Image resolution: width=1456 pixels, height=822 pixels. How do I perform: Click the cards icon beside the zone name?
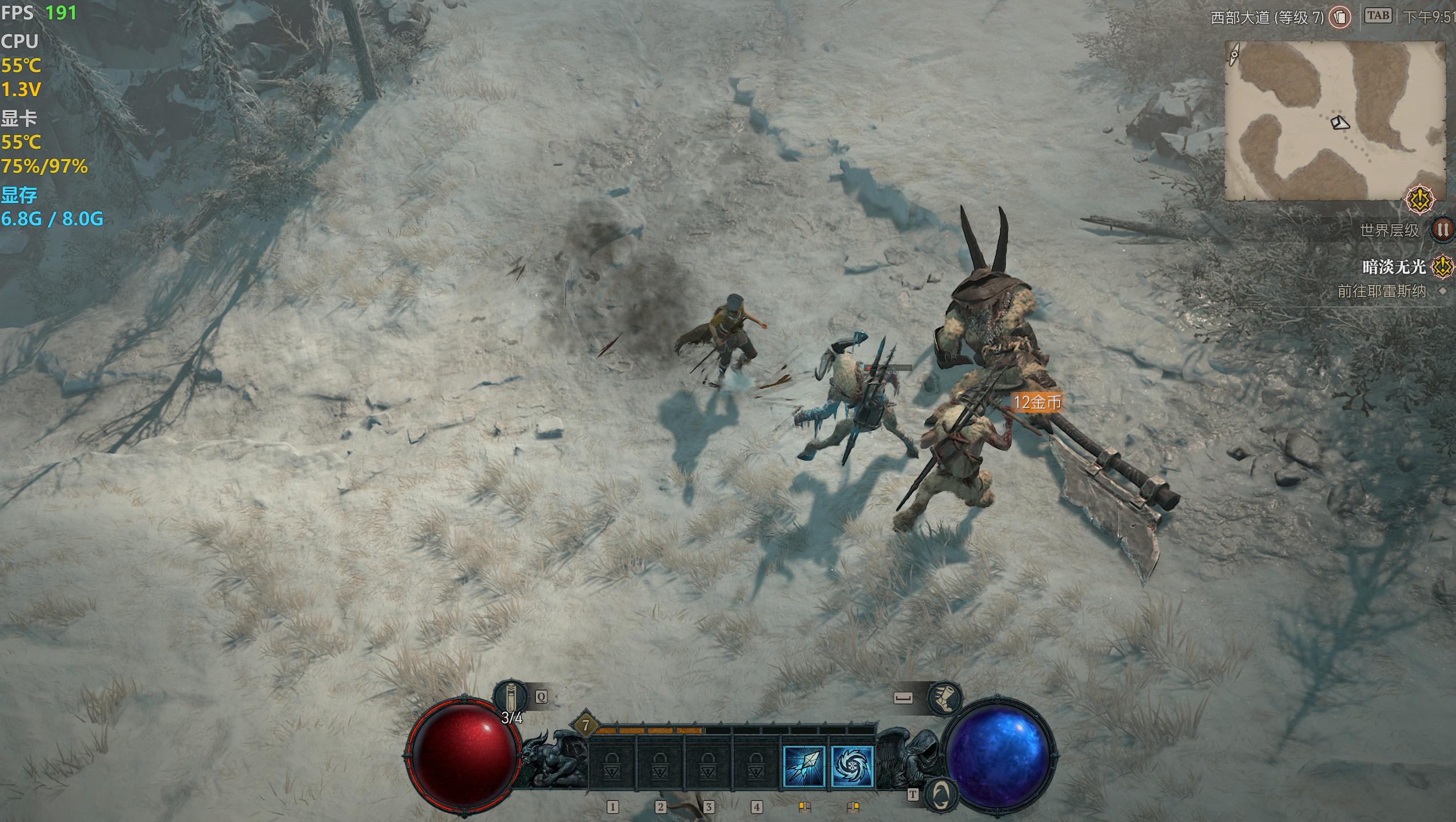(x=1339, y=17)
